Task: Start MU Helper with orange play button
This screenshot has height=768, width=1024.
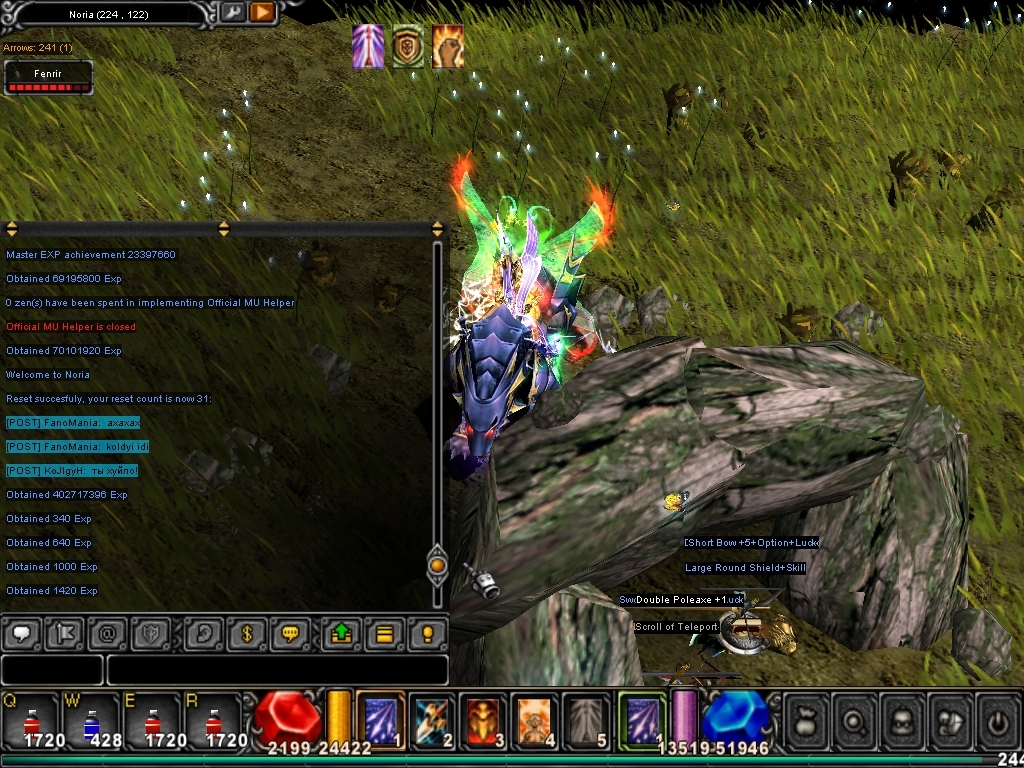Action: pos(262,13)
